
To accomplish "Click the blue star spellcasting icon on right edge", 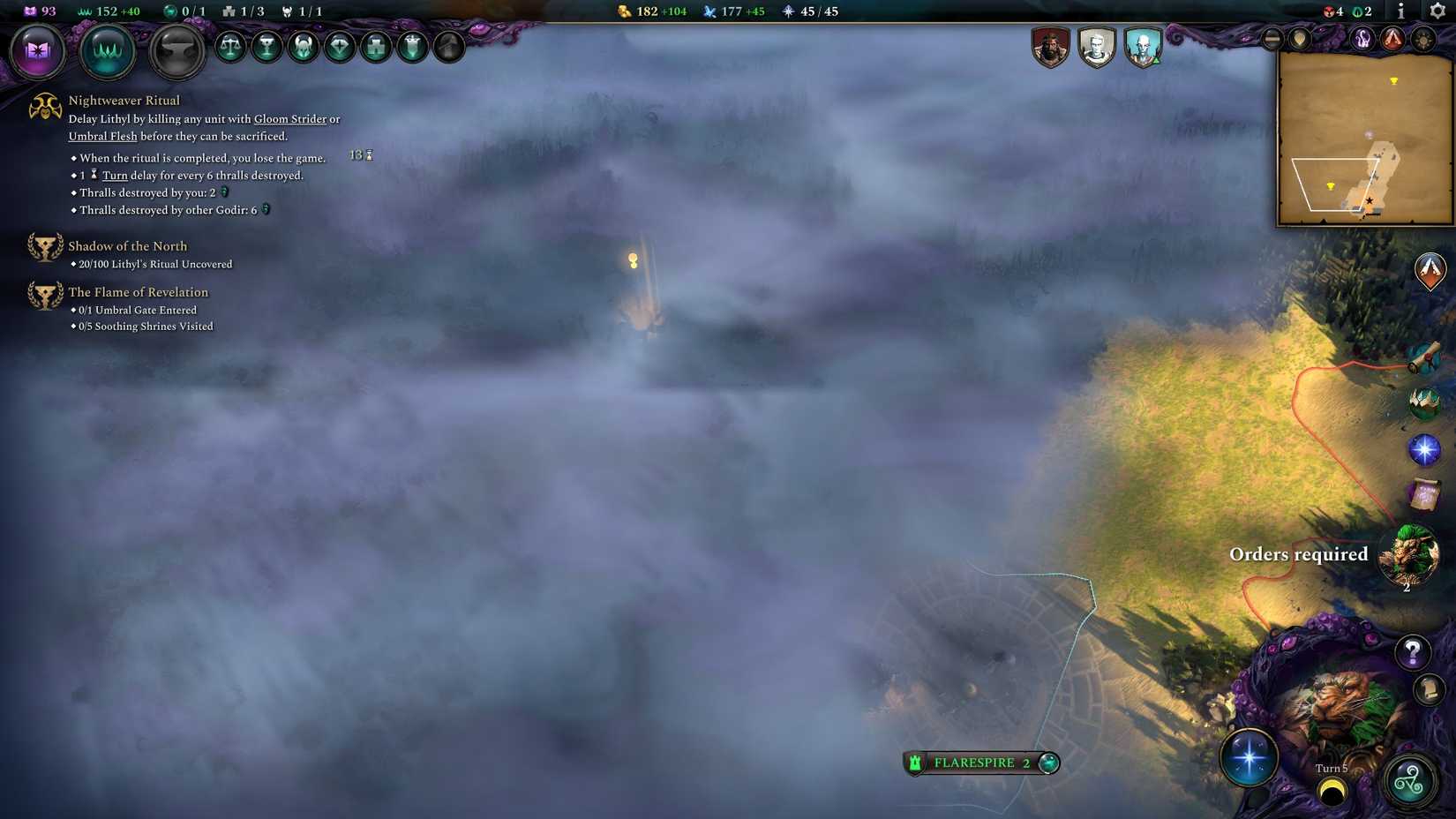I will 1425,449.
